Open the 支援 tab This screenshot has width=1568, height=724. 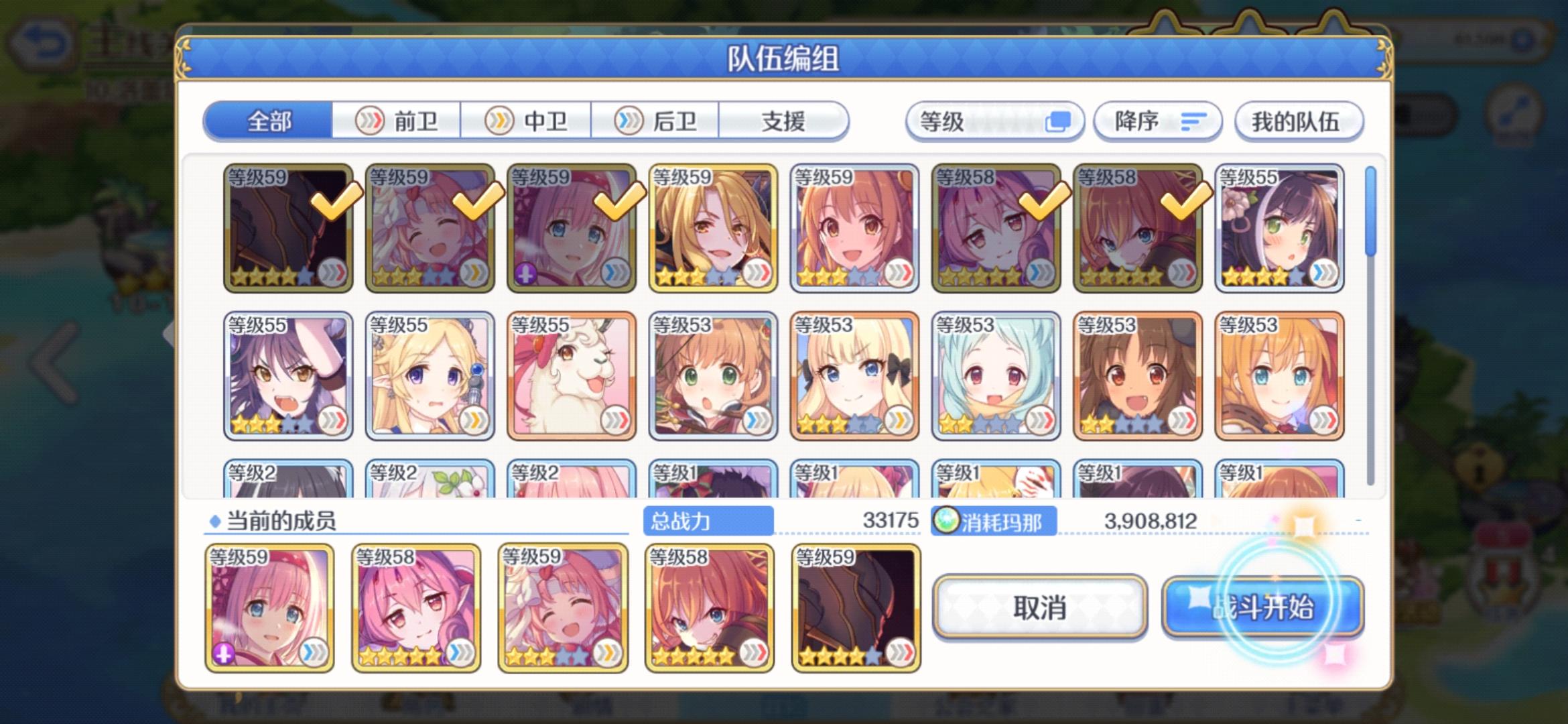pyautogui.click(x=783, y=121)
